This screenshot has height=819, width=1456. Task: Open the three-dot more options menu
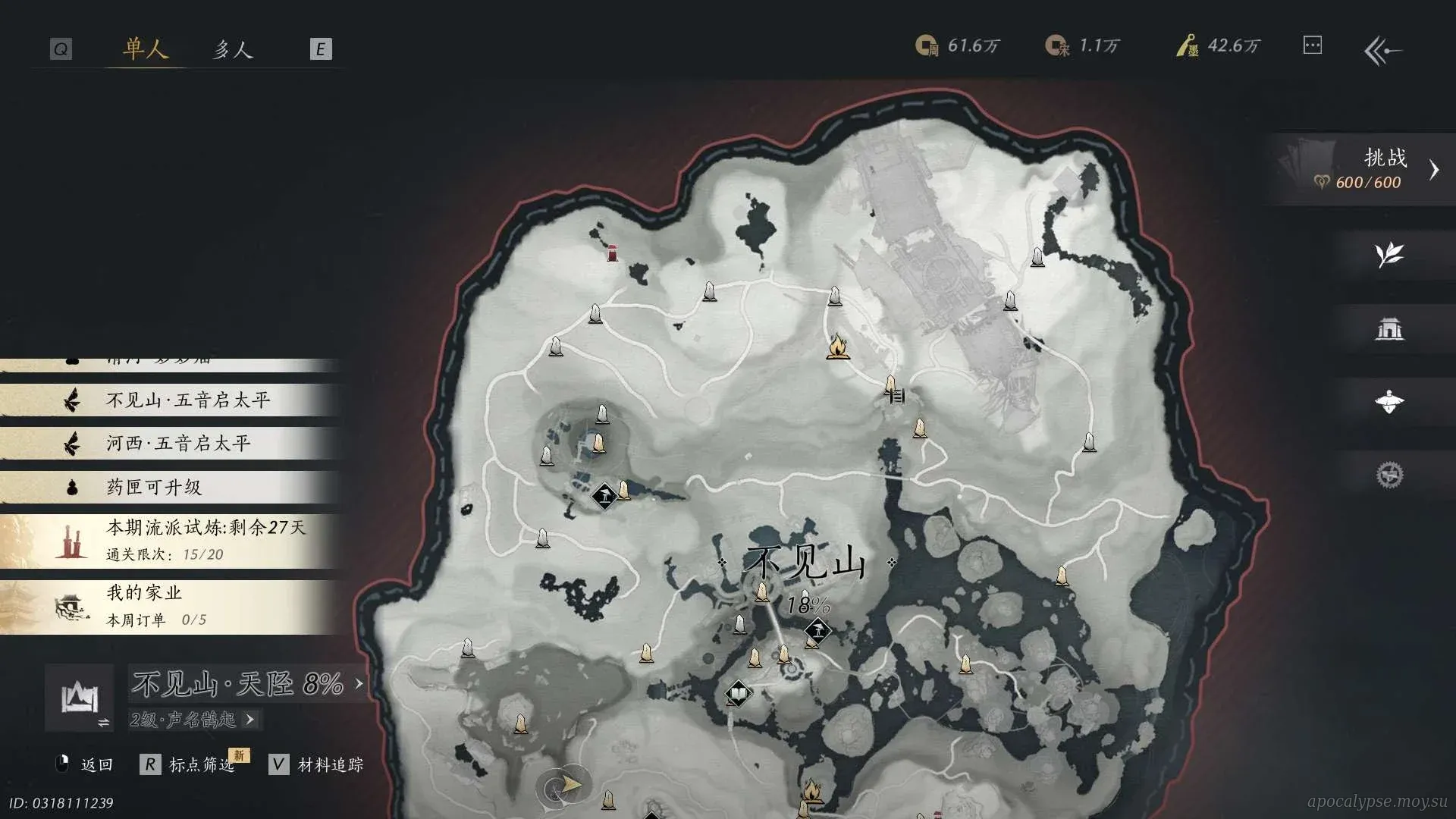1312,45
